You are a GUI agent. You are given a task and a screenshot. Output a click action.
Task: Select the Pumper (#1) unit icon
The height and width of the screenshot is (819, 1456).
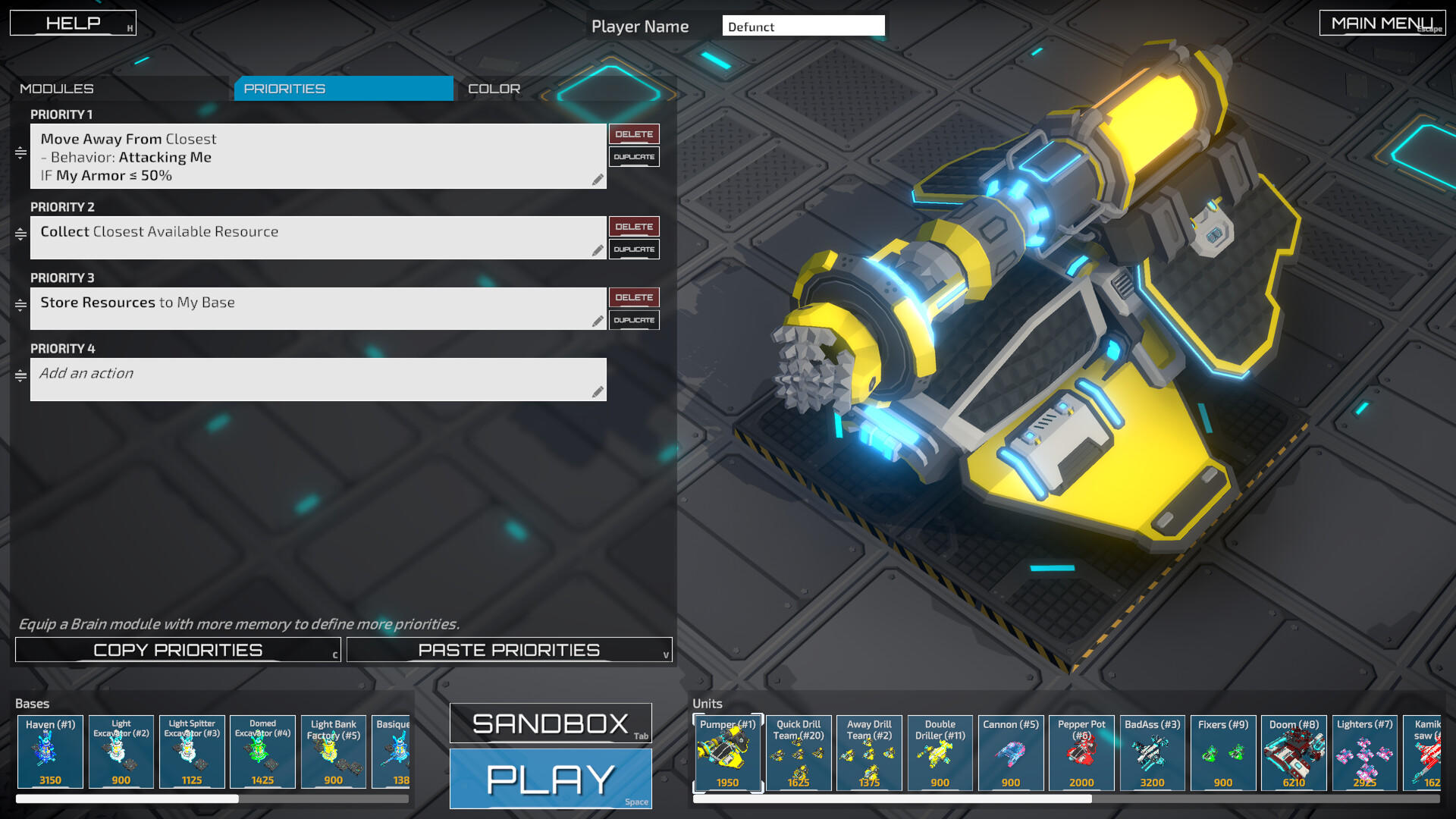(x=726, y=753)
